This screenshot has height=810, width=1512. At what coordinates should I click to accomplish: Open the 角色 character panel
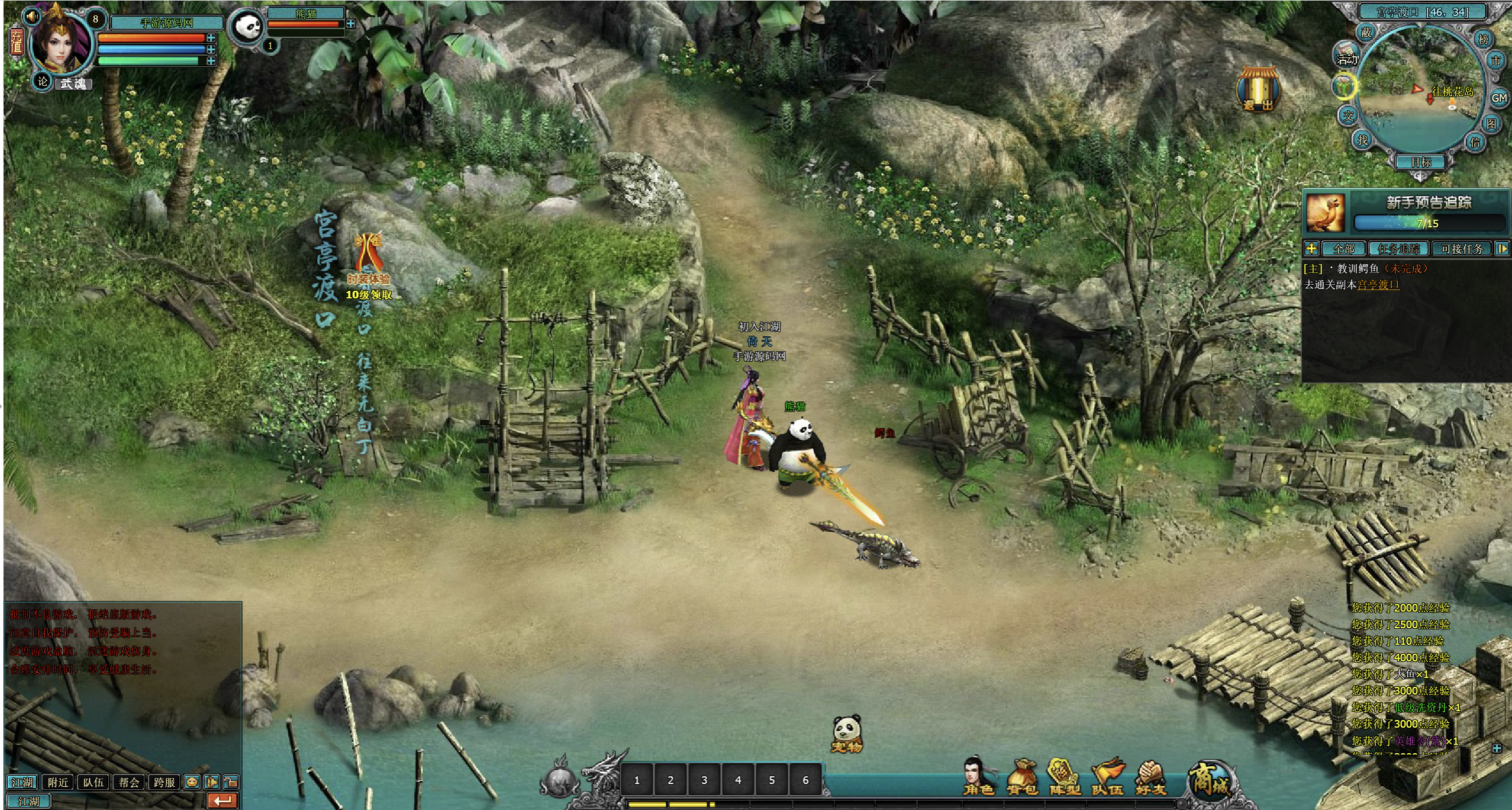979,776
